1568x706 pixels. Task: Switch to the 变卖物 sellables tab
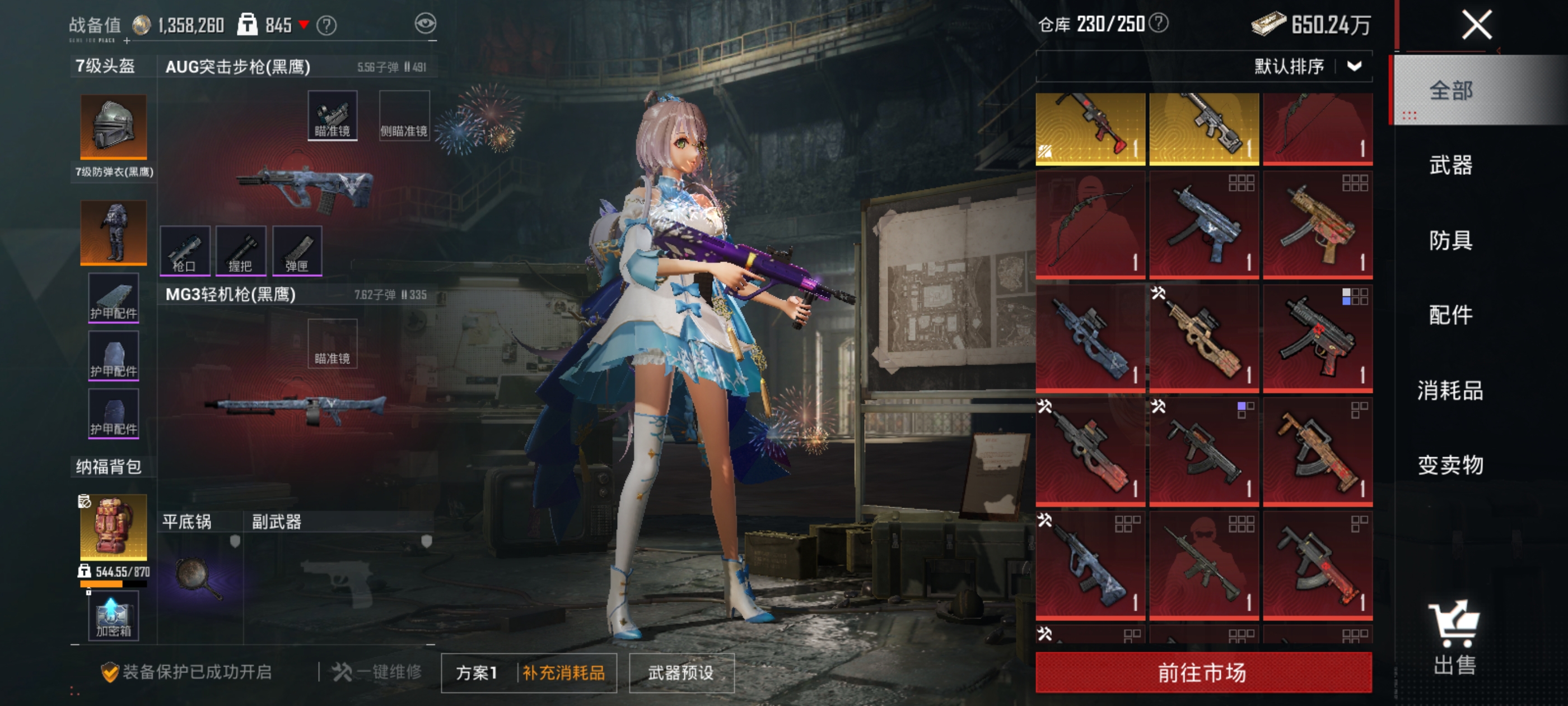tap(1450, 466)
